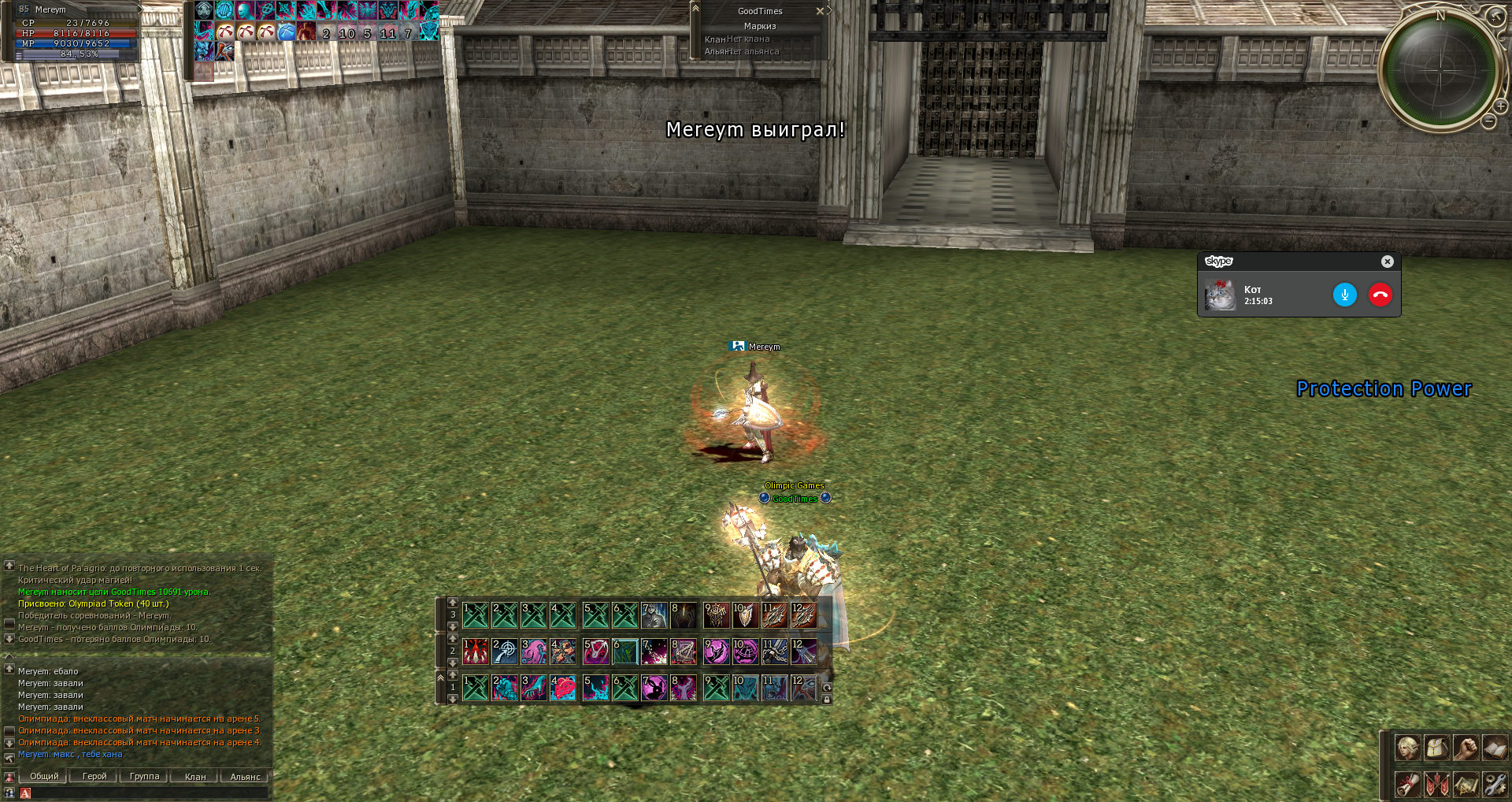Open the quest scroll icon
Image resolution: width=1512 pixels, height=802 pixels.
point(1407,784)
